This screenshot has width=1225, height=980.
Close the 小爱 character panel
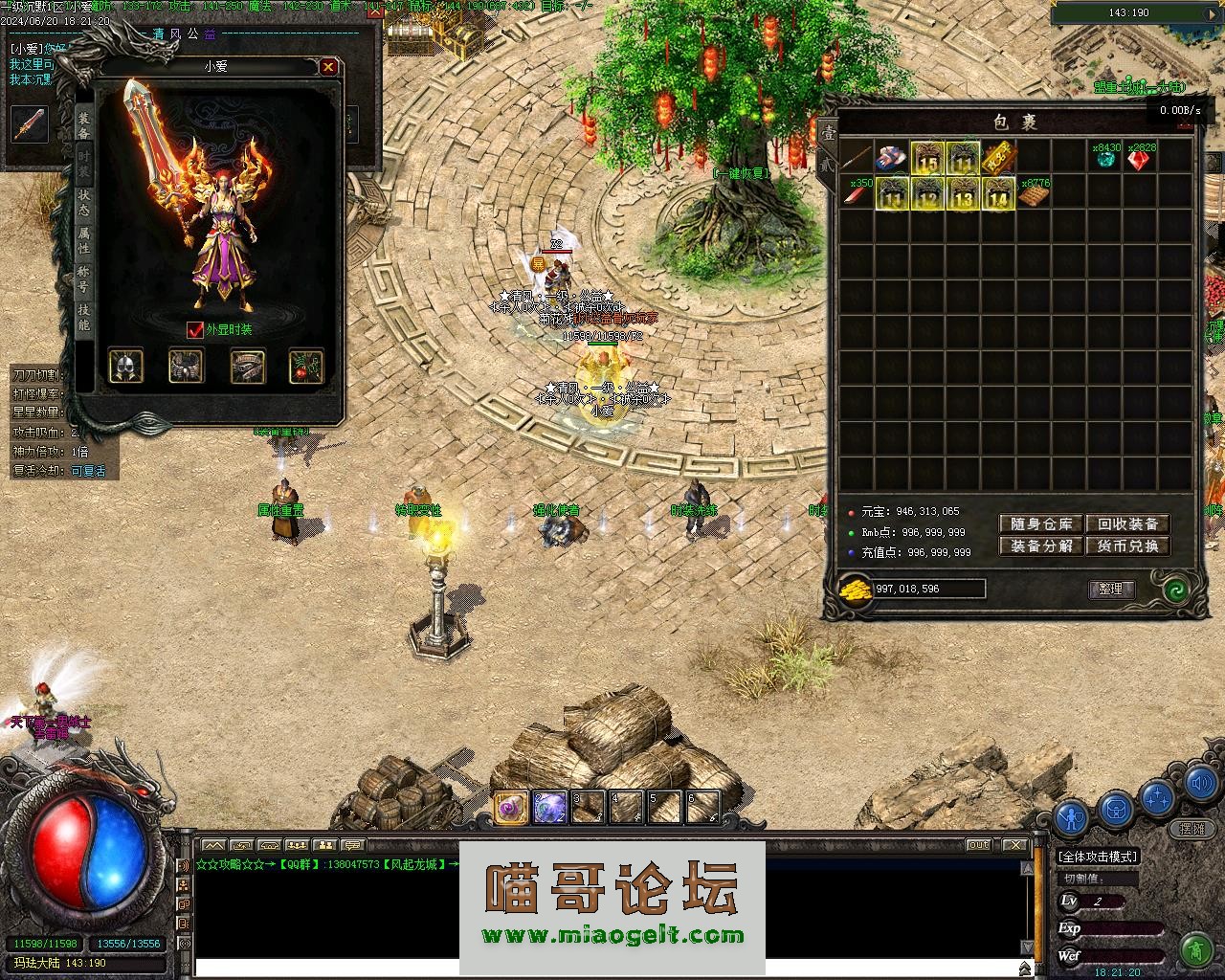pos(328,67)
